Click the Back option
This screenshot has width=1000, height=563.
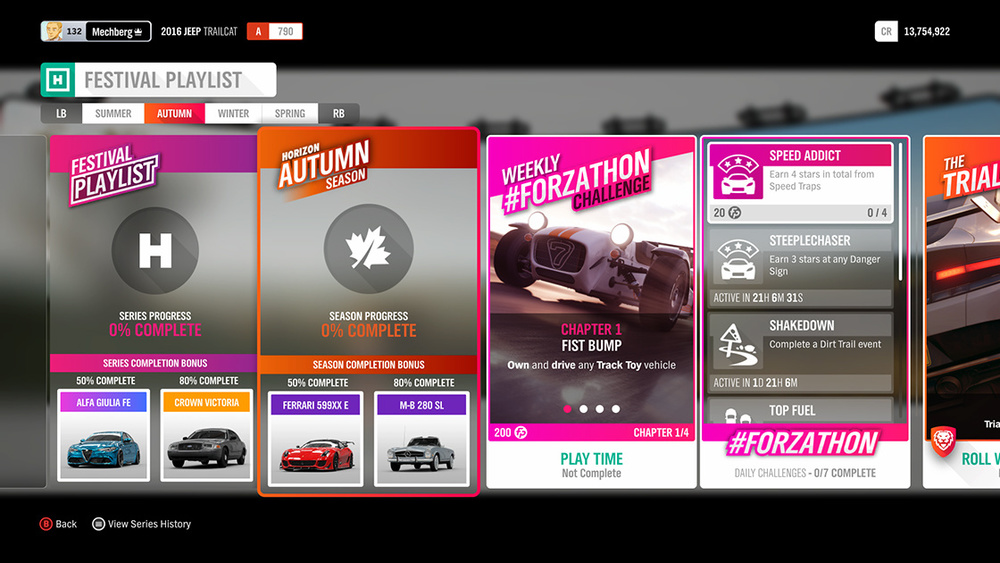coord(58,524)
